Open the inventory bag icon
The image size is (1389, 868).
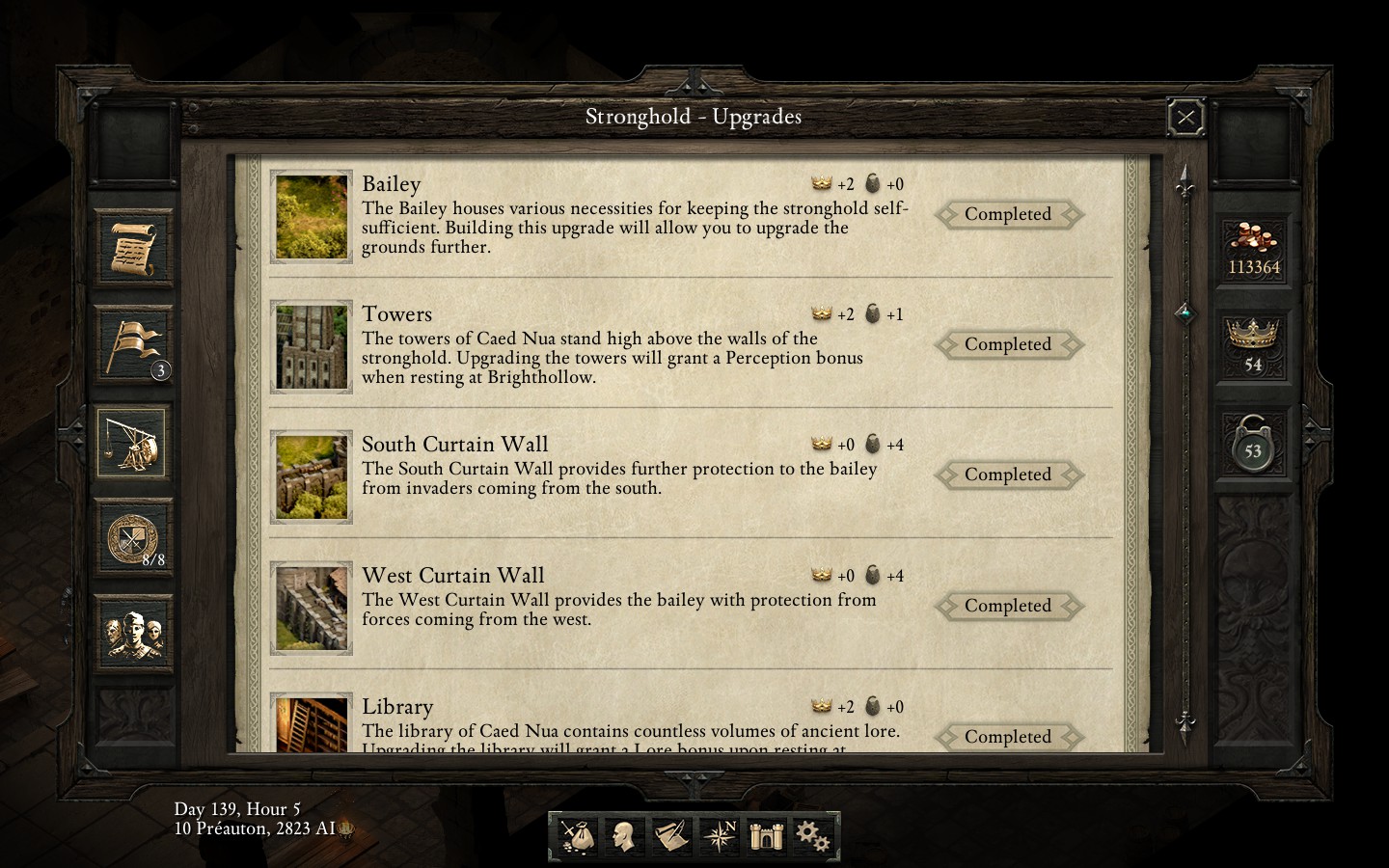tap(577, 835)
